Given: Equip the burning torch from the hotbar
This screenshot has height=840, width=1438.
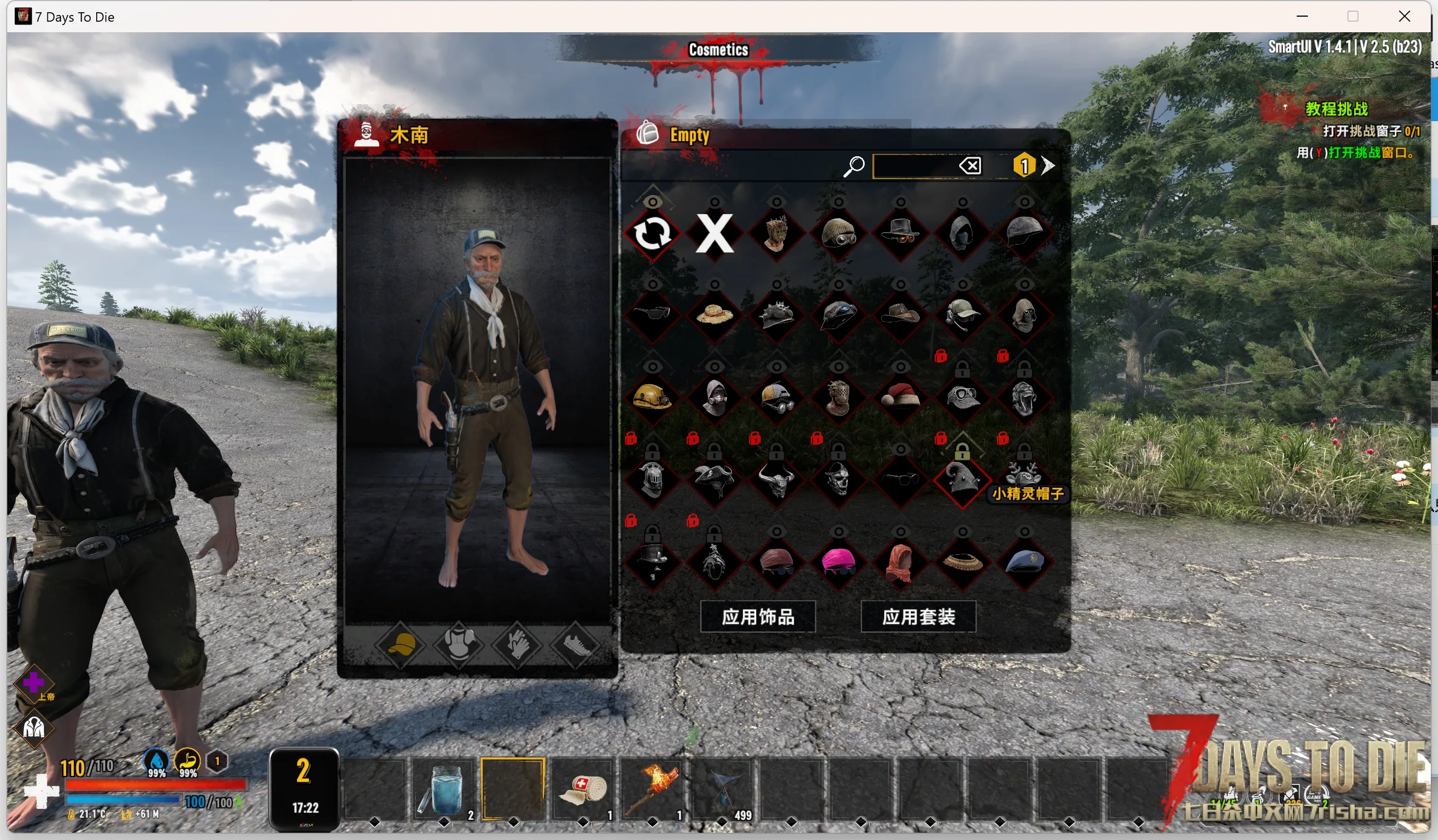Looking at the screenshot, I should click(652, 789).
